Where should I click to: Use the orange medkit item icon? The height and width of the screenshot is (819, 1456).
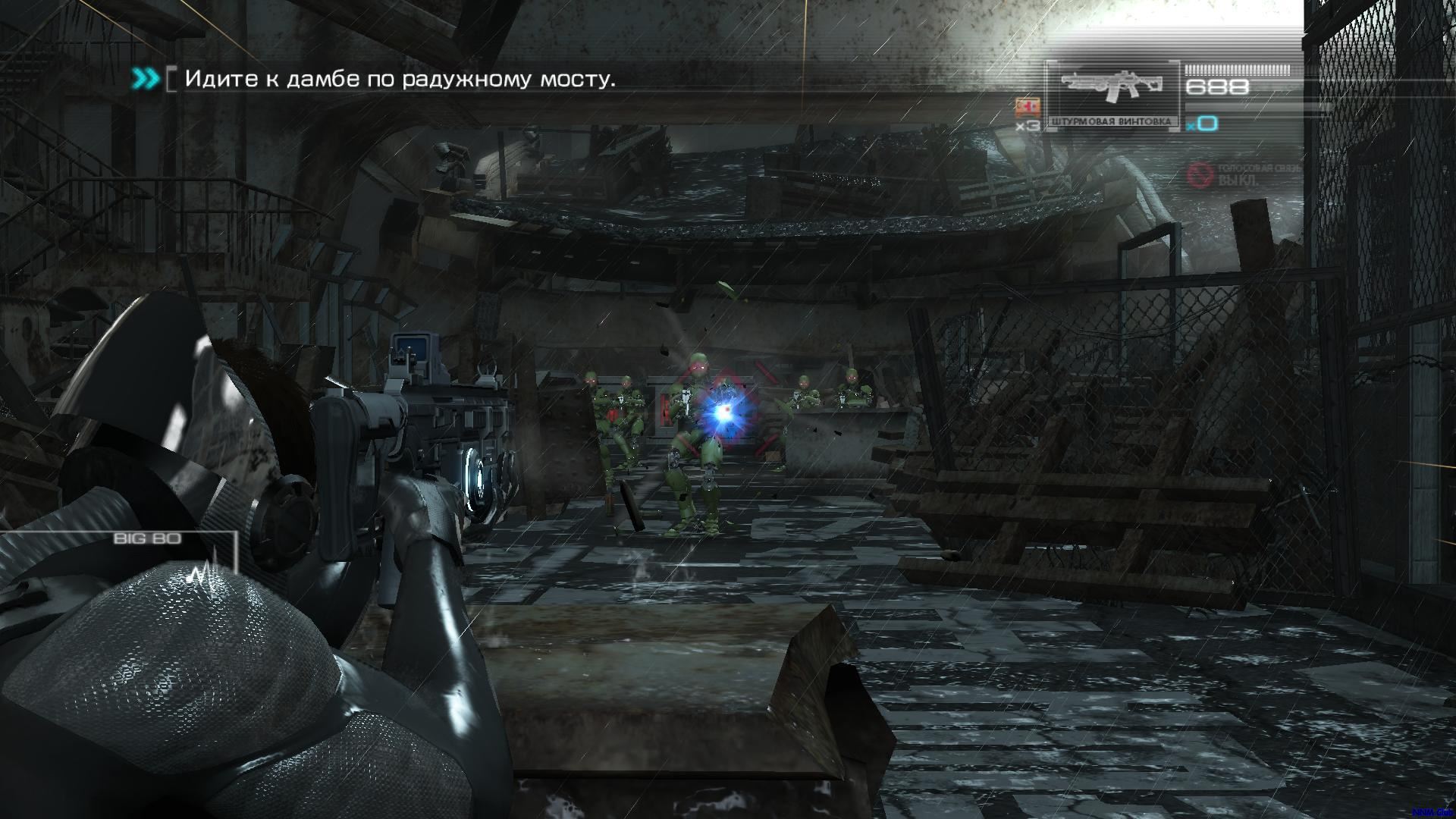click(1027, 107)
